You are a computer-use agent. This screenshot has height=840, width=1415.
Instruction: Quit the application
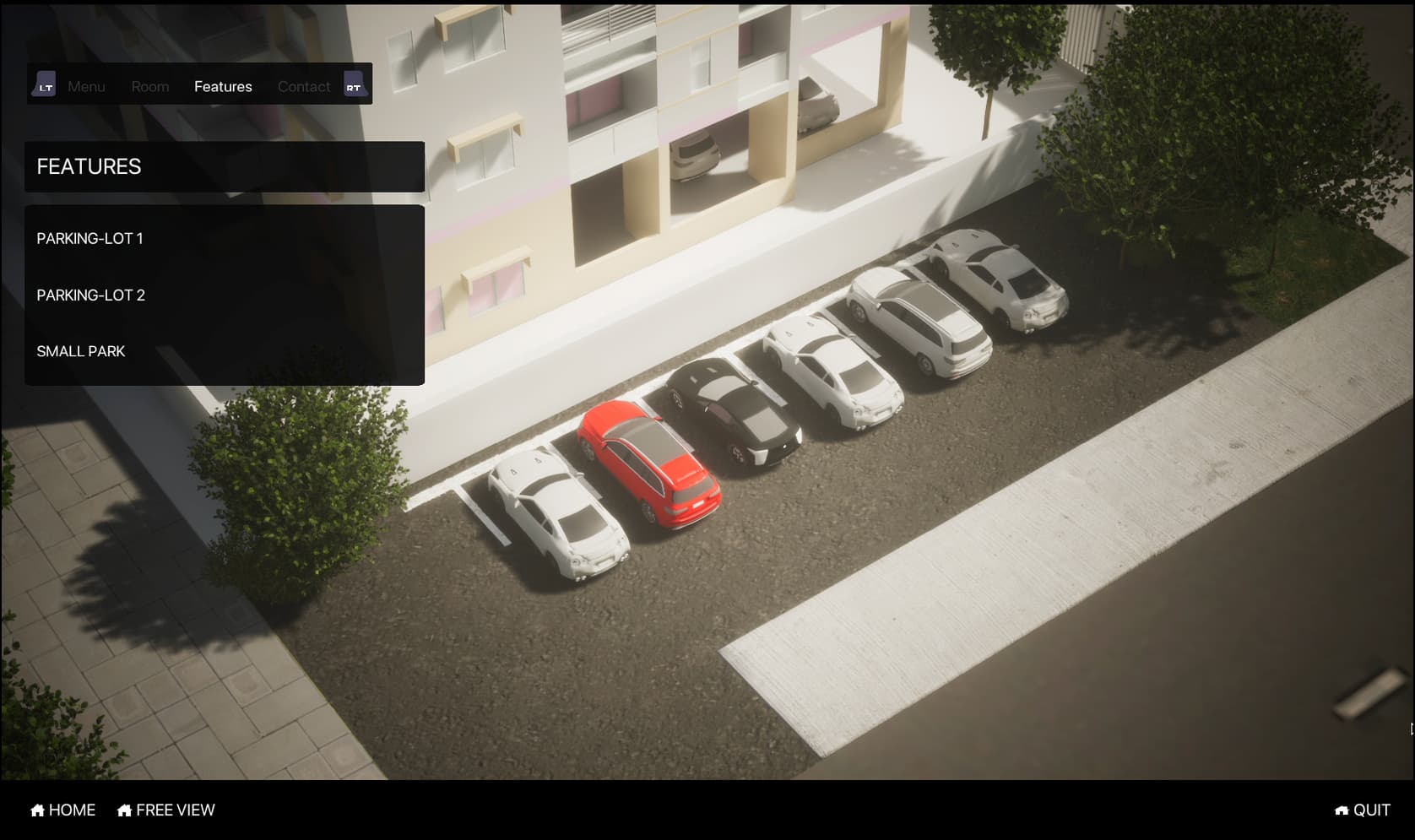pos(1363,810)
